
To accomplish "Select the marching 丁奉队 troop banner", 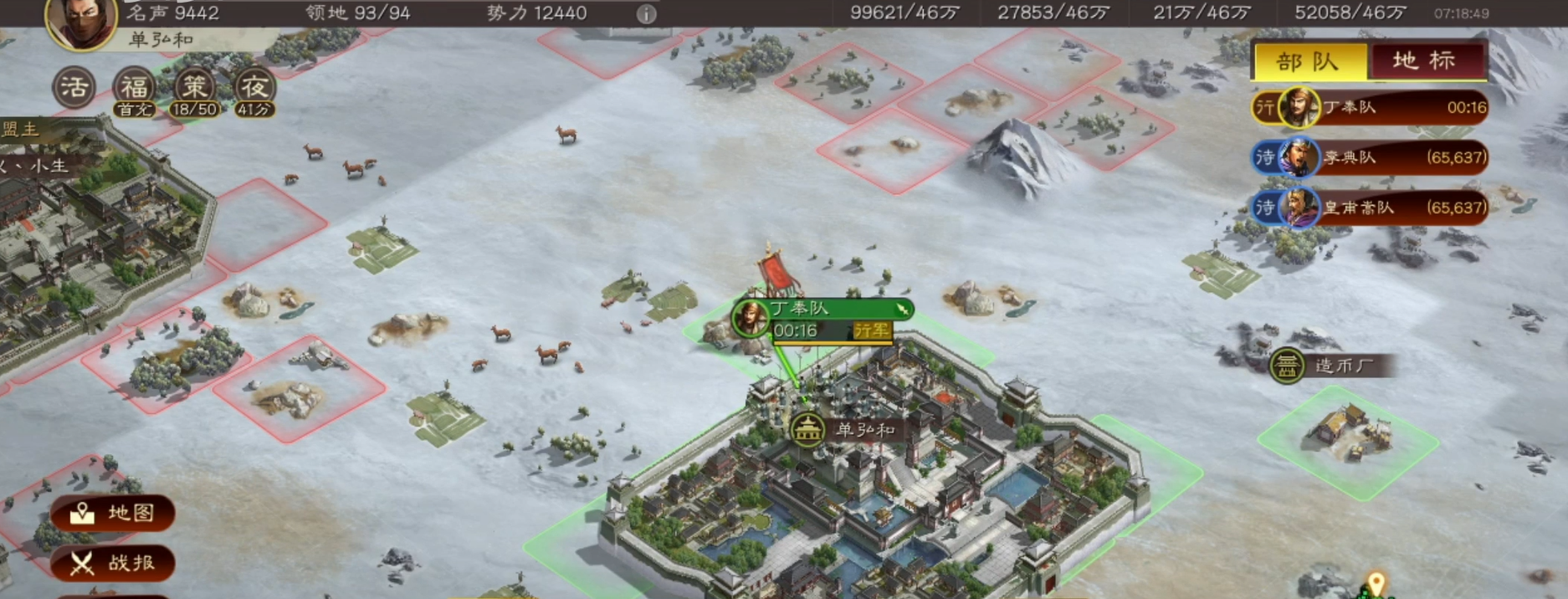I will click(821, 319).
